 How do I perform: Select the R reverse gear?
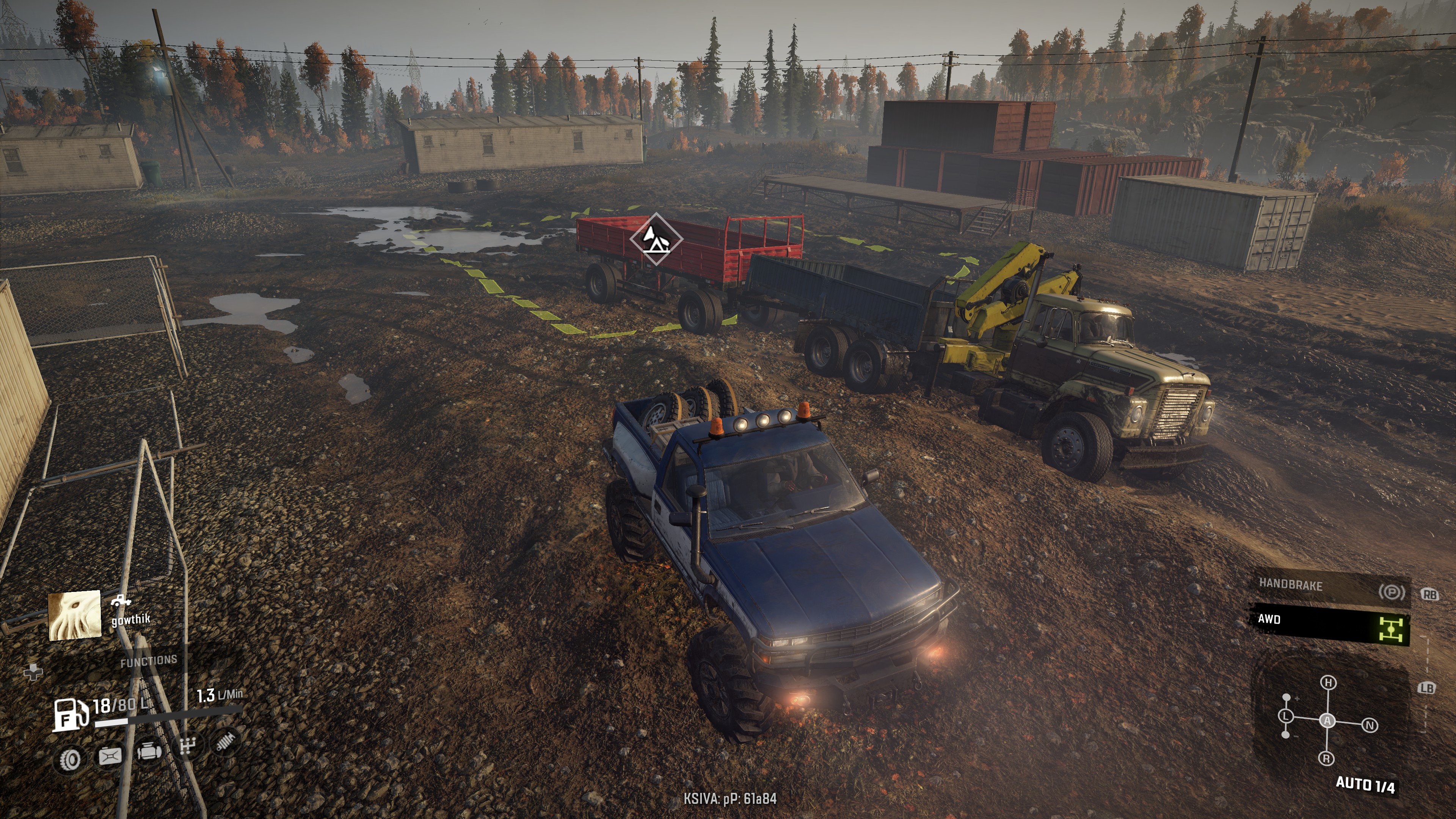click(1326, 758)
